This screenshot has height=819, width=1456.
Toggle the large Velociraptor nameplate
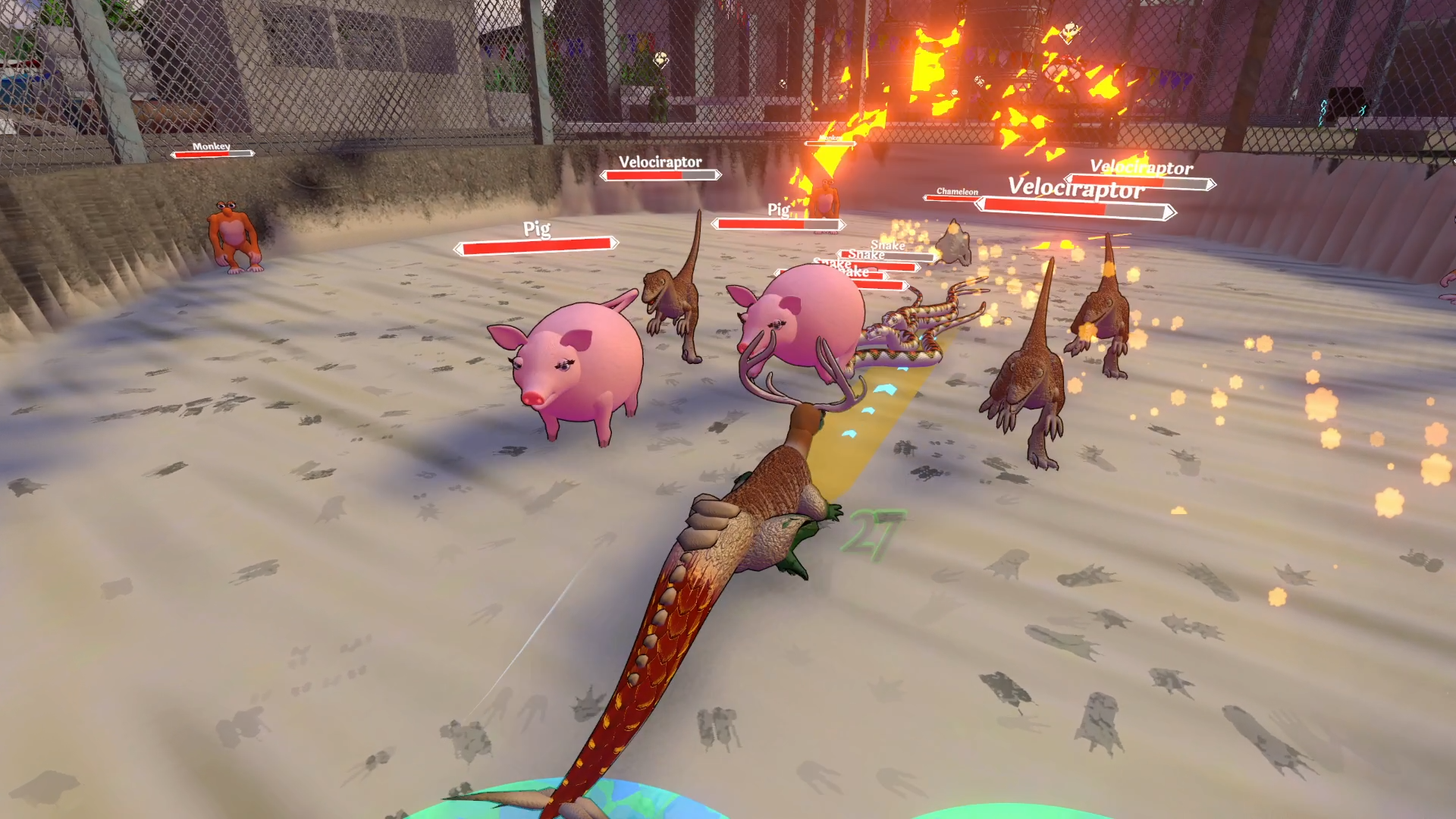tap(1077, 189)
